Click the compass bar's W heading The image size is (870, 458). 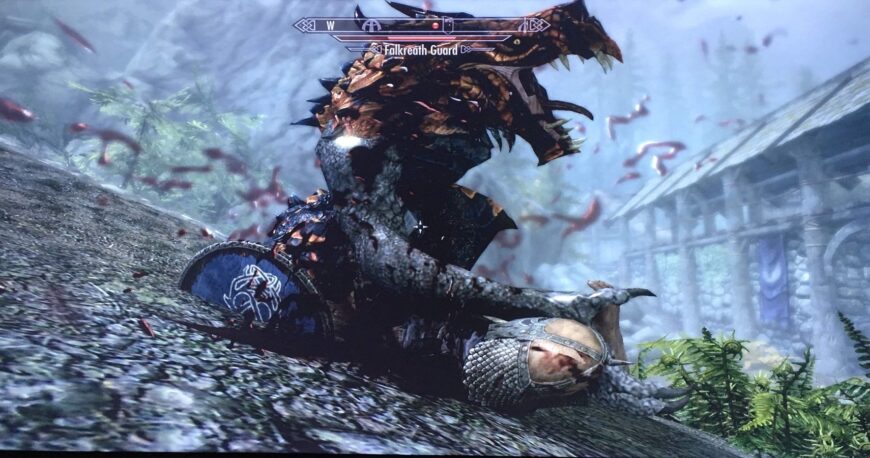coord(330,25)
